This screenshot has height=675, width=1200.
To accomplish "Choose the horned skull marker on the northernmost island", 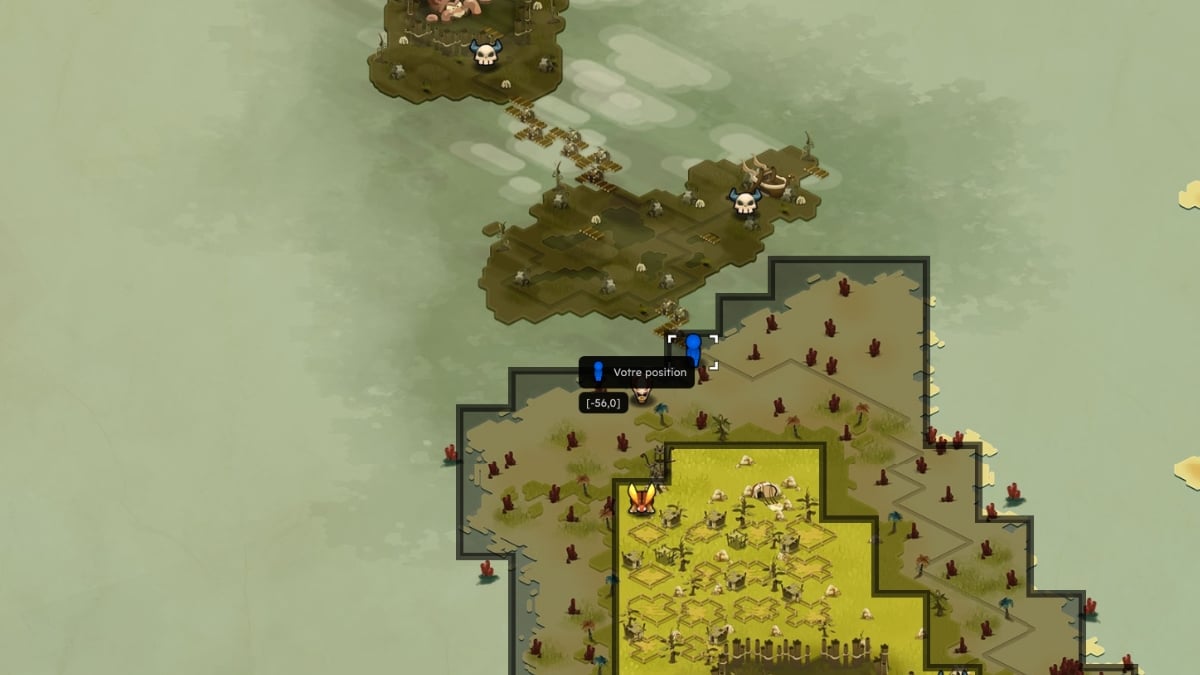I will [486, 54].
